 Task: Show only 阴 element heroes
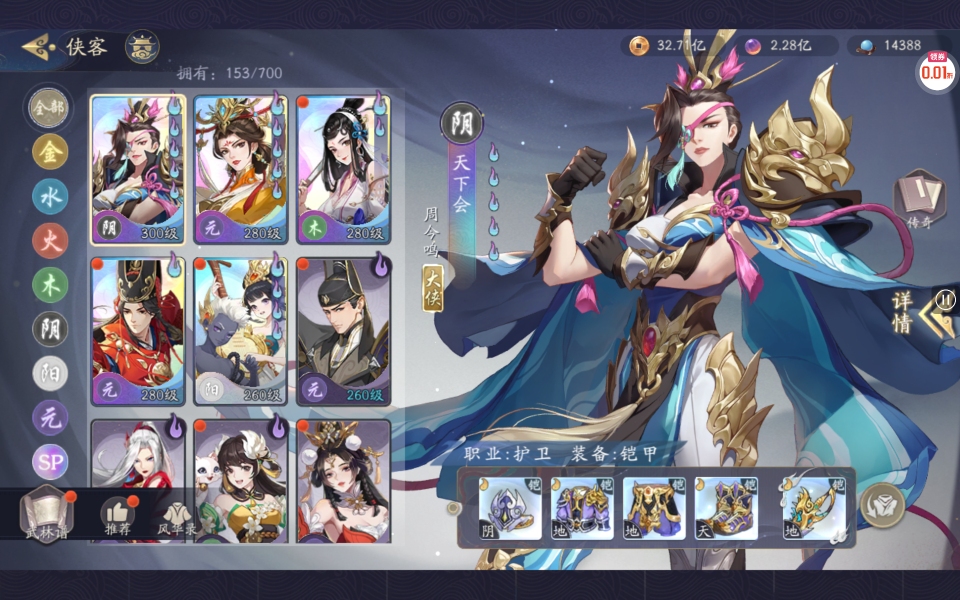50,328
